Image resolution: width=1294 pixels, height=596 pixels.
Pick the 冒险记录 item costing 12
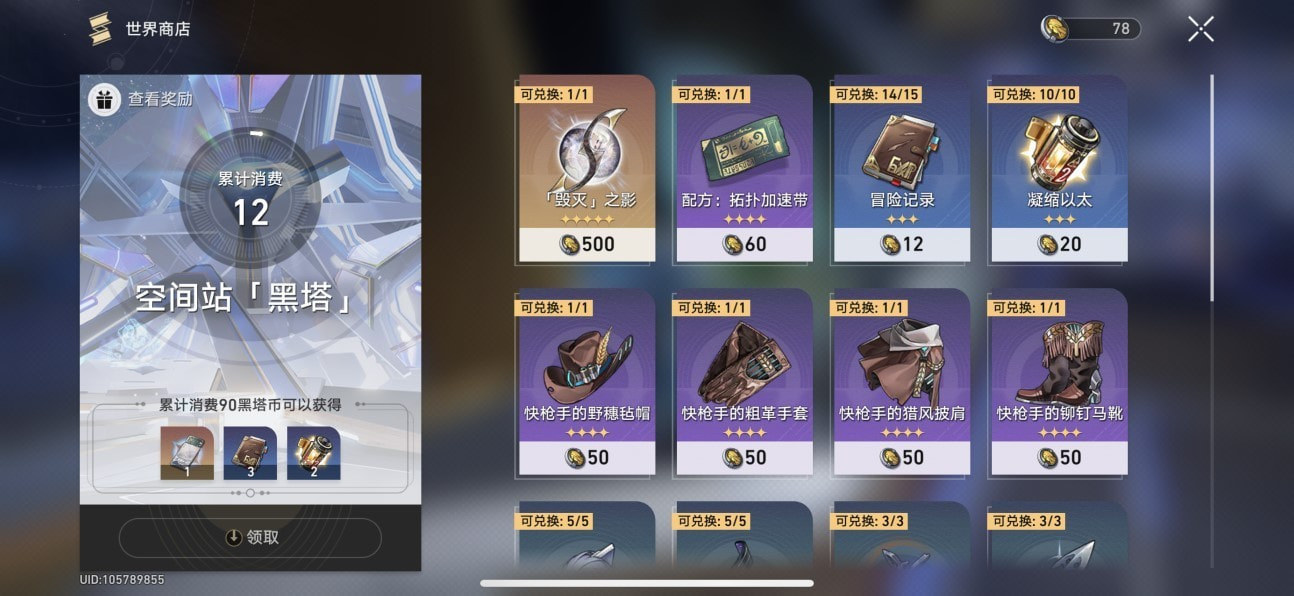[x=901, y=167]
